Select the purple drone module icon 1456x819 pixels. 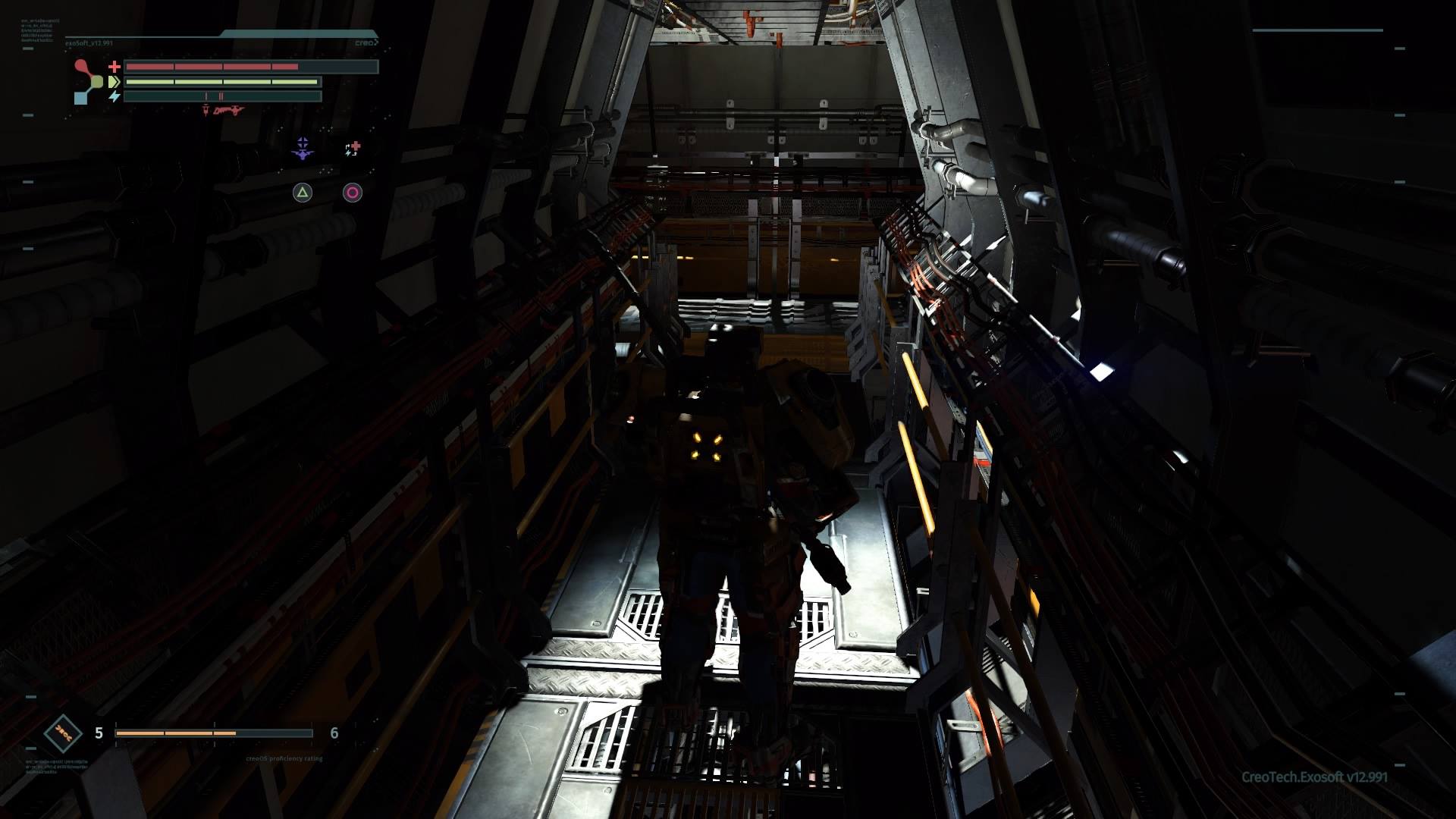click(x=303, y=149)
